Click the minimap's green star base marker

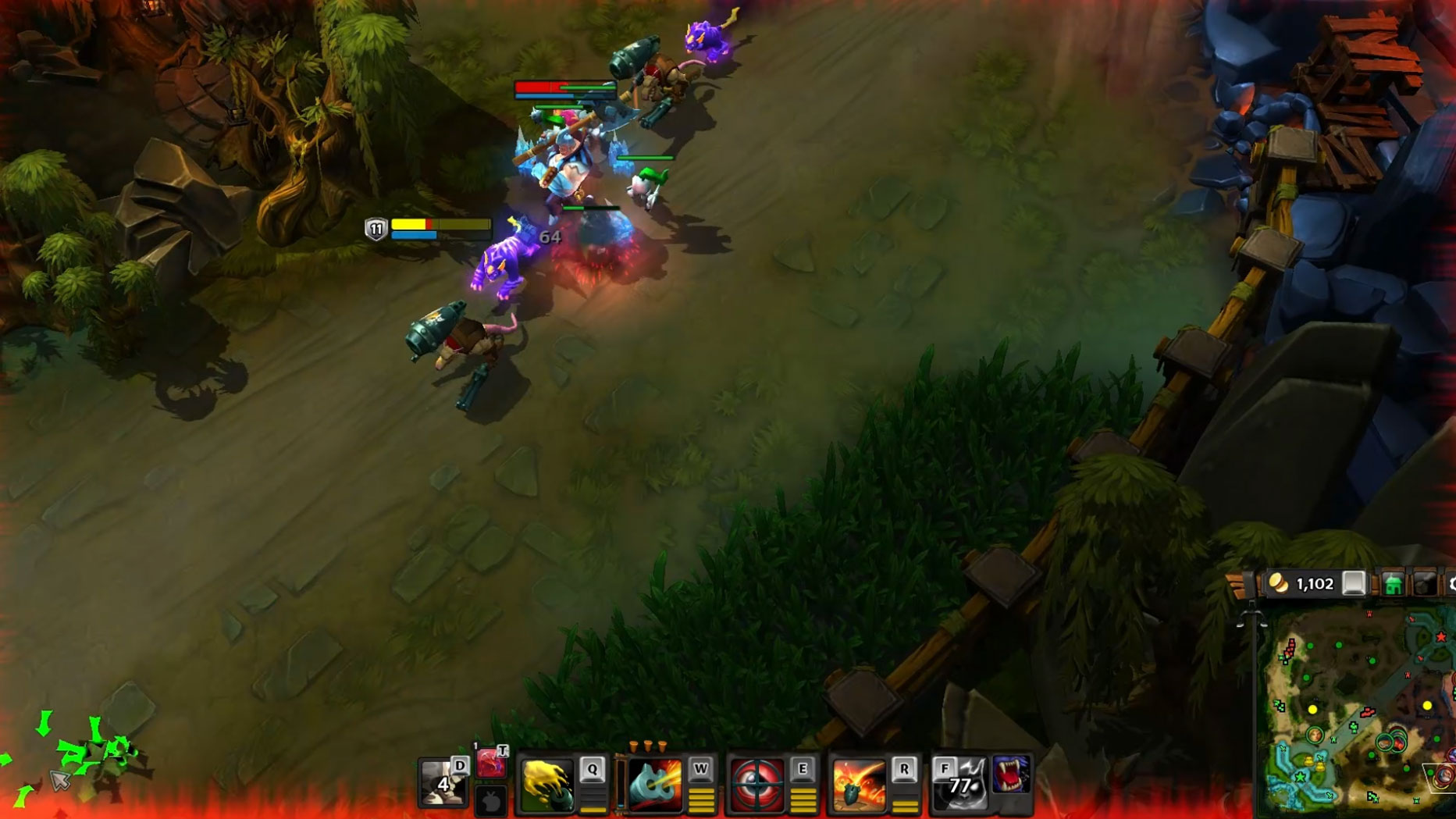pyautogui.click(x=1300, y=778)
